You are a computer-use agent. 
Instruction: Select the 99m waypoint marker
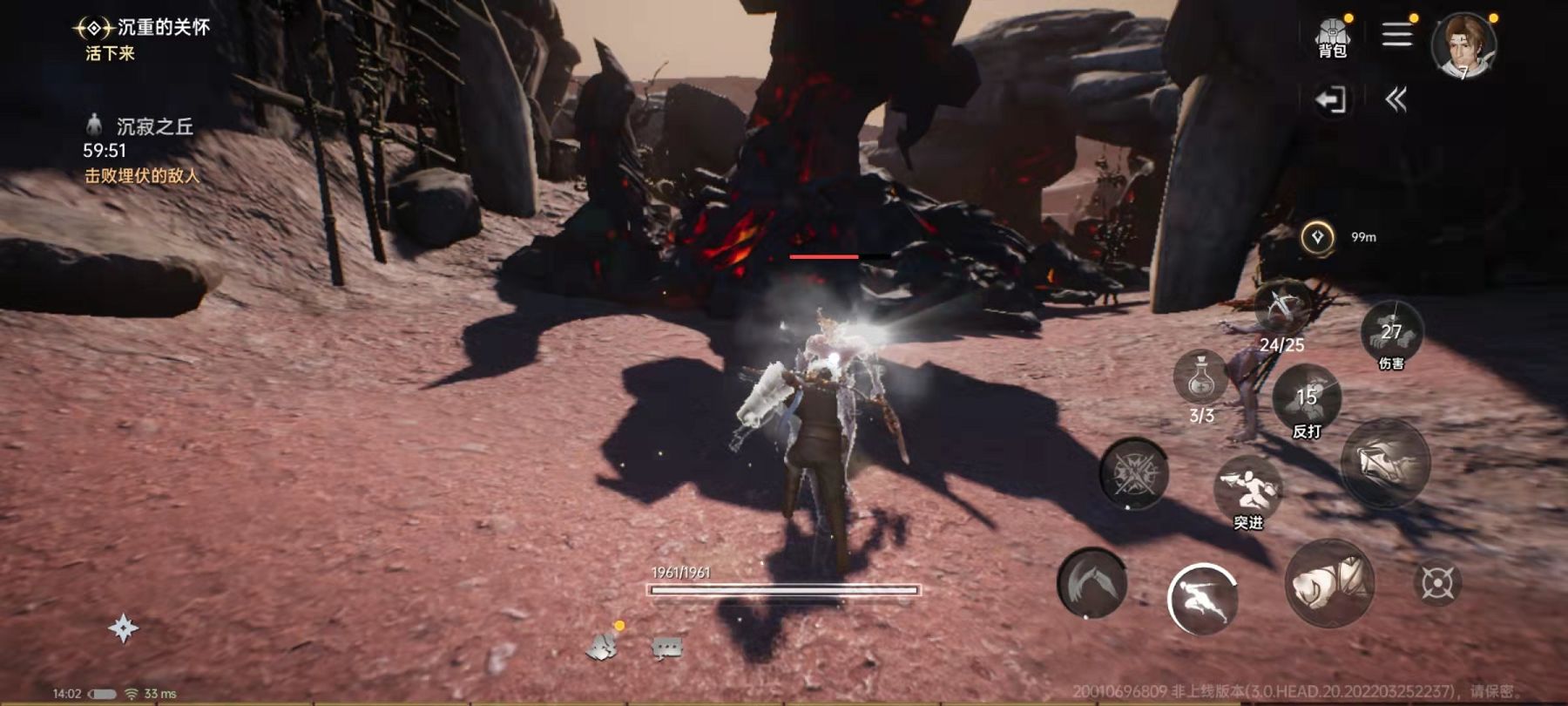click(x=1317, y=237)
